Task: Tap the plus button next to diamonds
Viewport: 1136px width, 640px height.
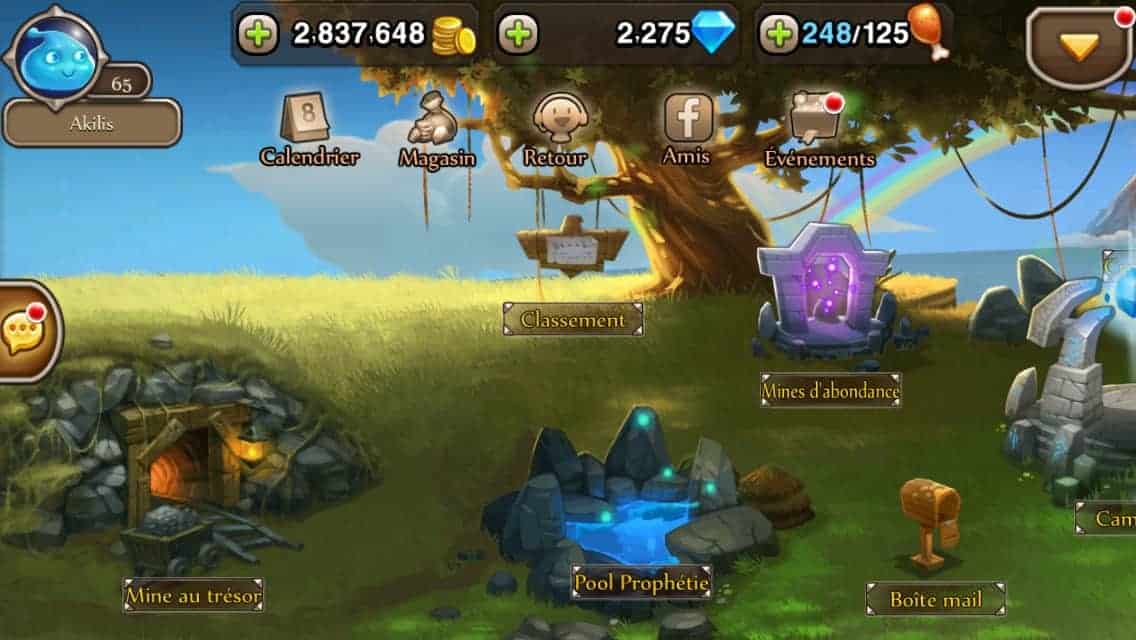Action: click(518, 35)
